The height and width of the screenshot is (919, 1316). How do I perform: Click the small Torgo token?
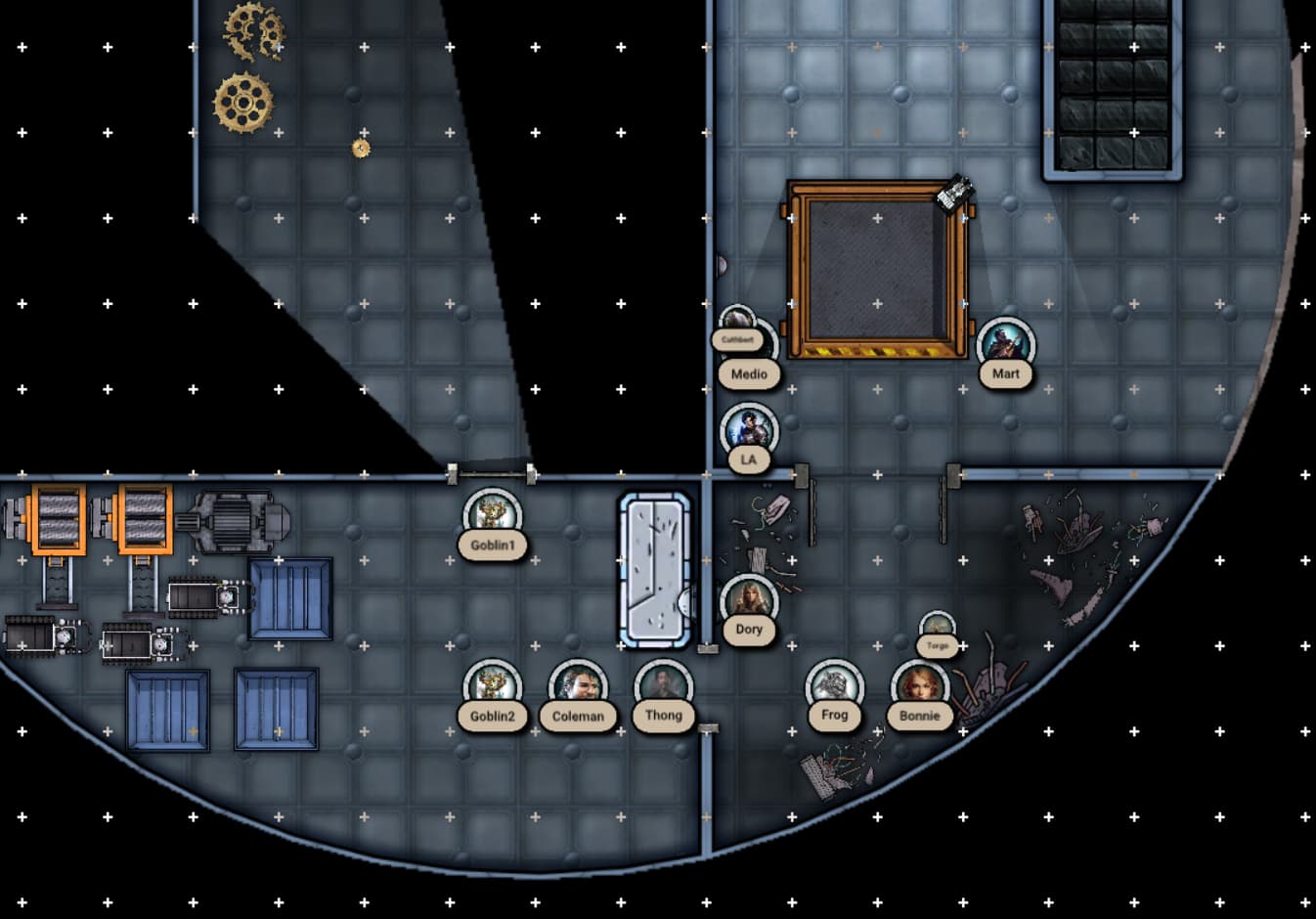(938, 628)
